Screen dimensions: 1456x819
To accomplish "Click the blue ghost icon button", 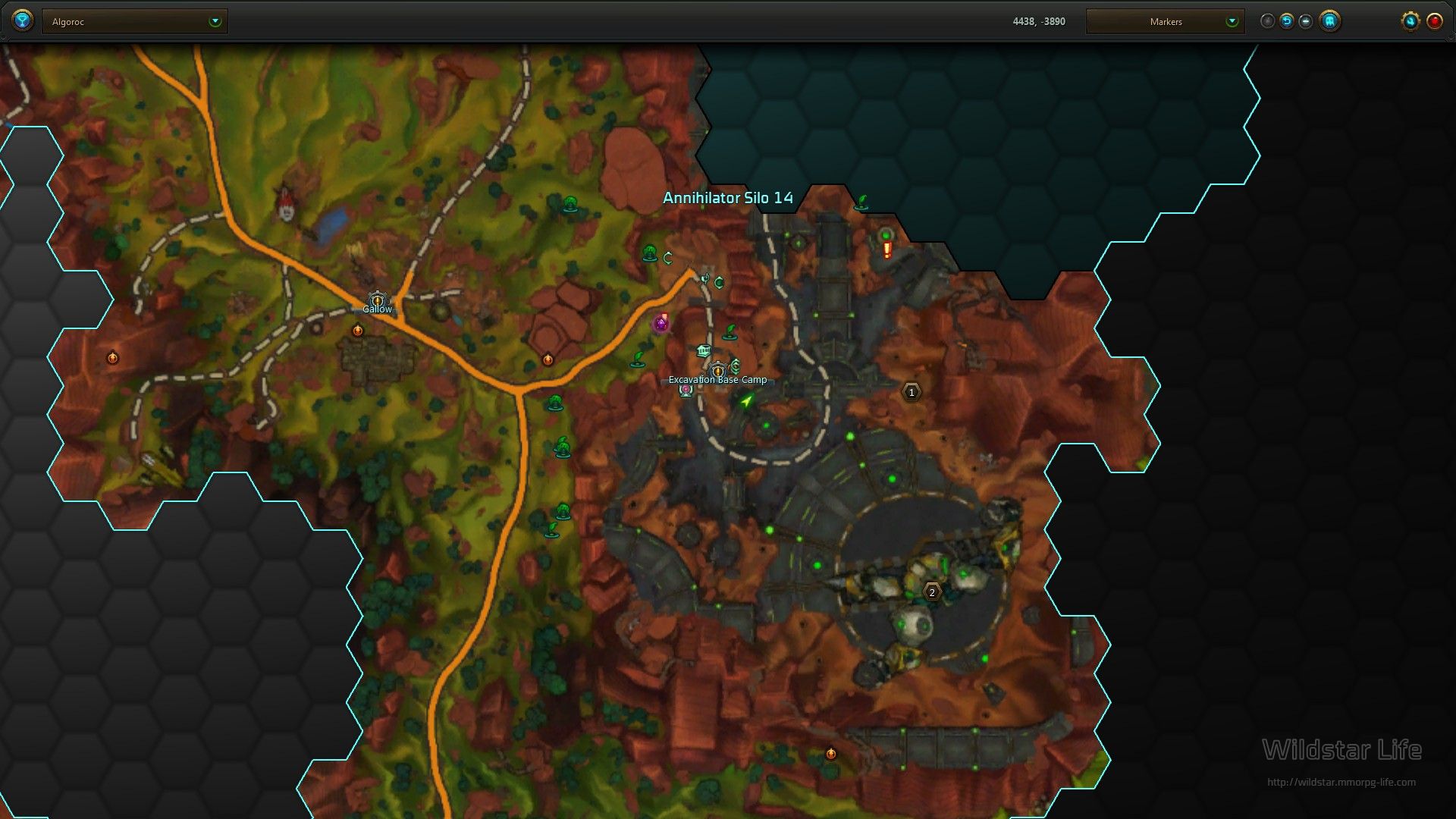I will (1329, 21).
